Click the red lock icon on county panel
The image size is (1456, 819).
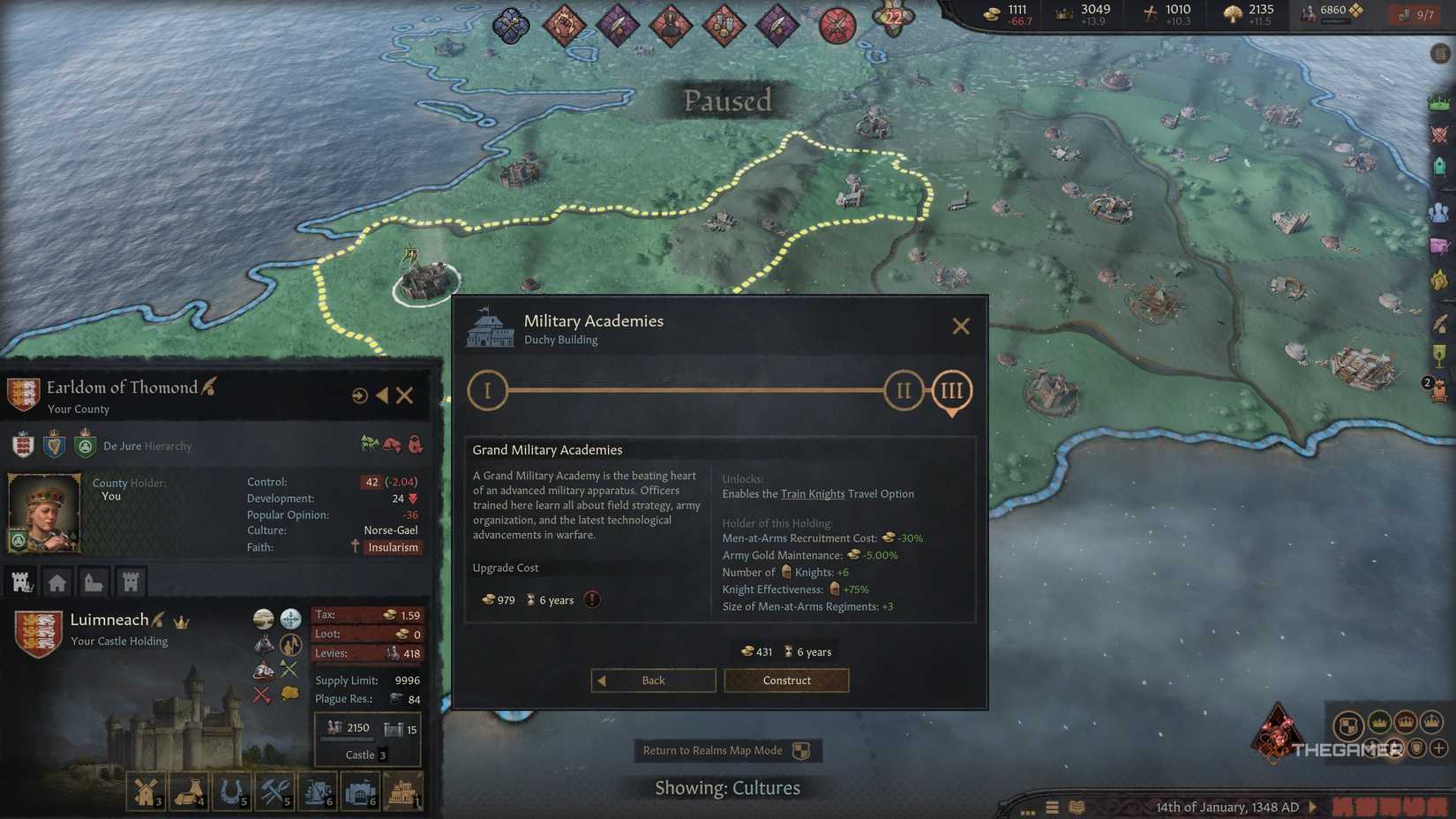(x=417, y=446)
